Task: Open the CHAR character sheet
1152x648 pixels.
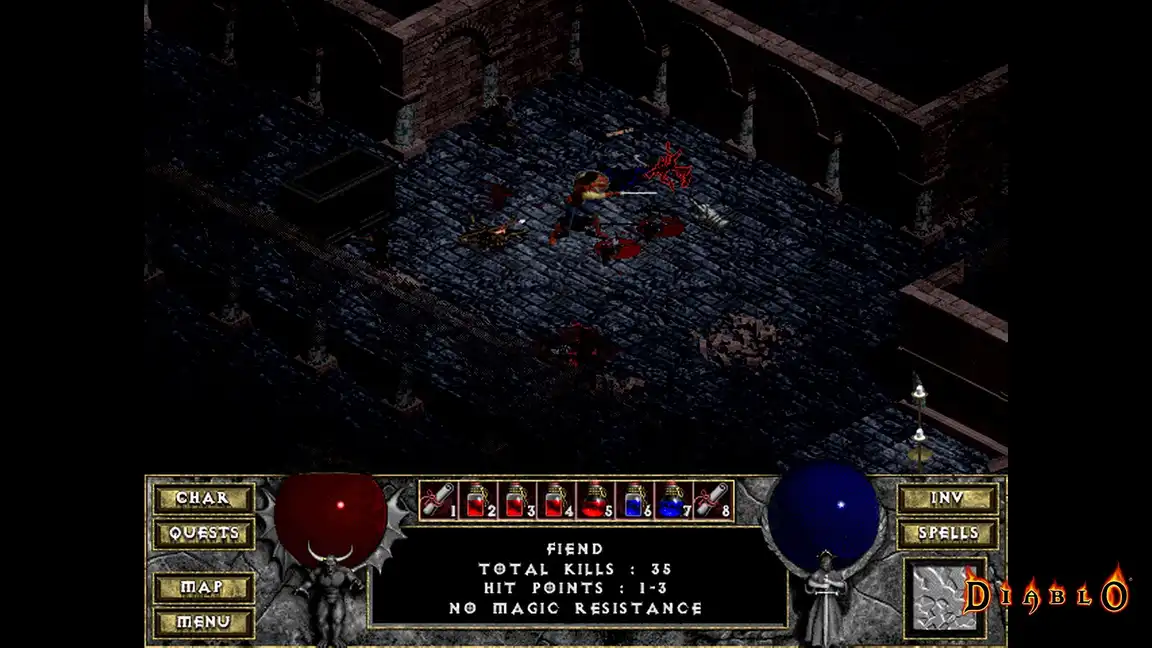Action: (202, 498)
